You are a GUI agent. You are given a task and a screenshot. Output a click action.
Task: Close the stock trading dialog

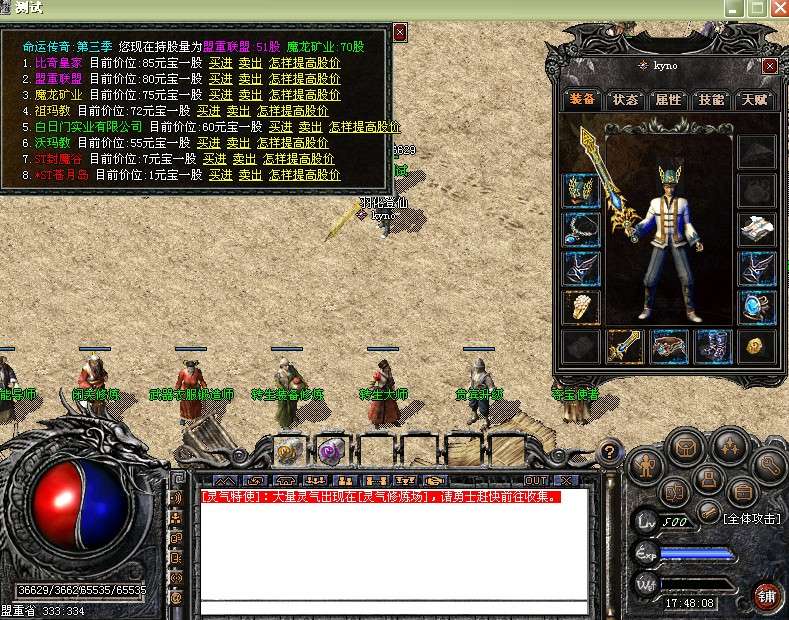pos(400,33)
